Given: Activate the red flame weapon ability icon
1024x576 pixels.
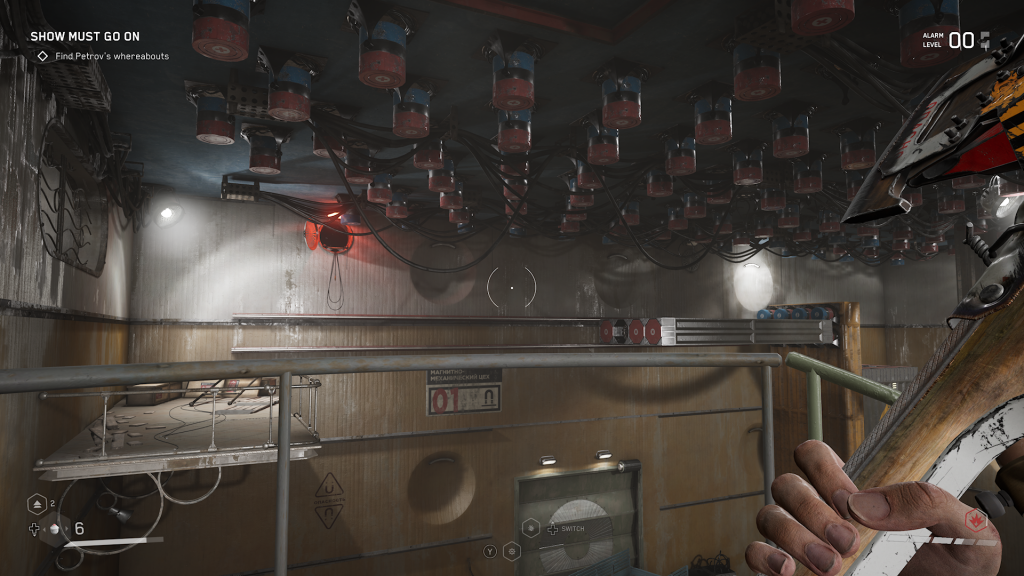Looking at the screenshot, I should [975, 520].
